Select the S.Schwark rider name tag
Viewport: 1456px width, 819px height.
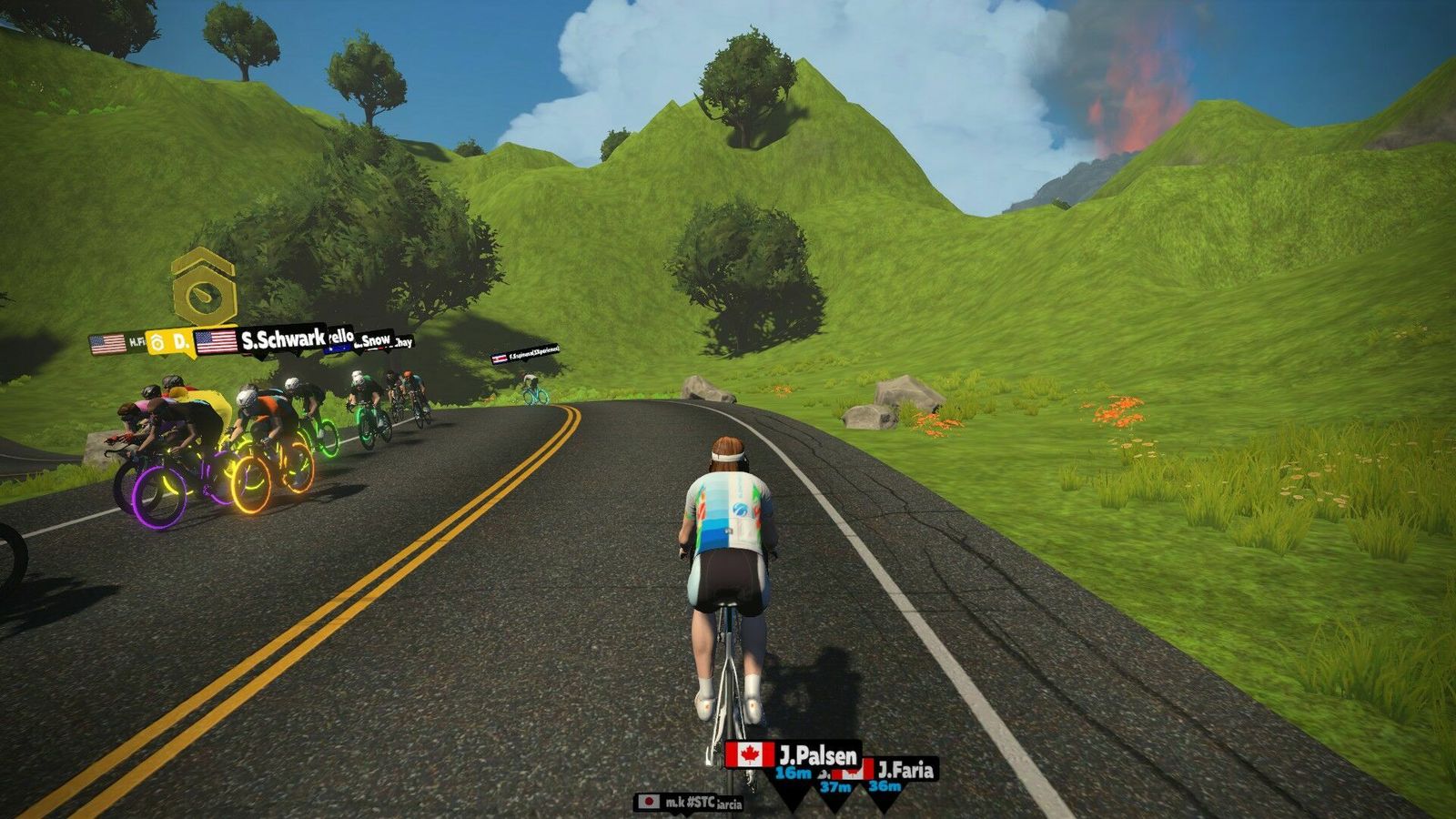tap(261, 341)
